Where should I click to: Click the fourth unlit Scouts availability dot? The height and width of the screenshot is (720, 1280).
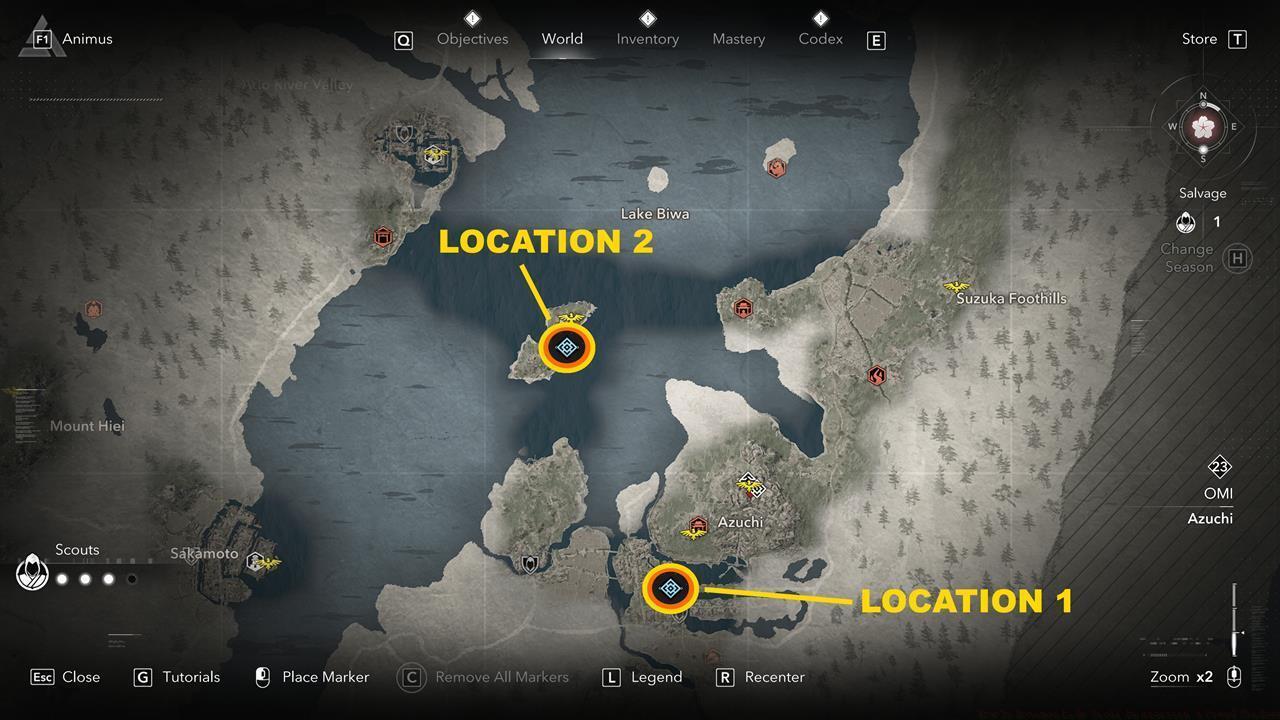[131, 578]
